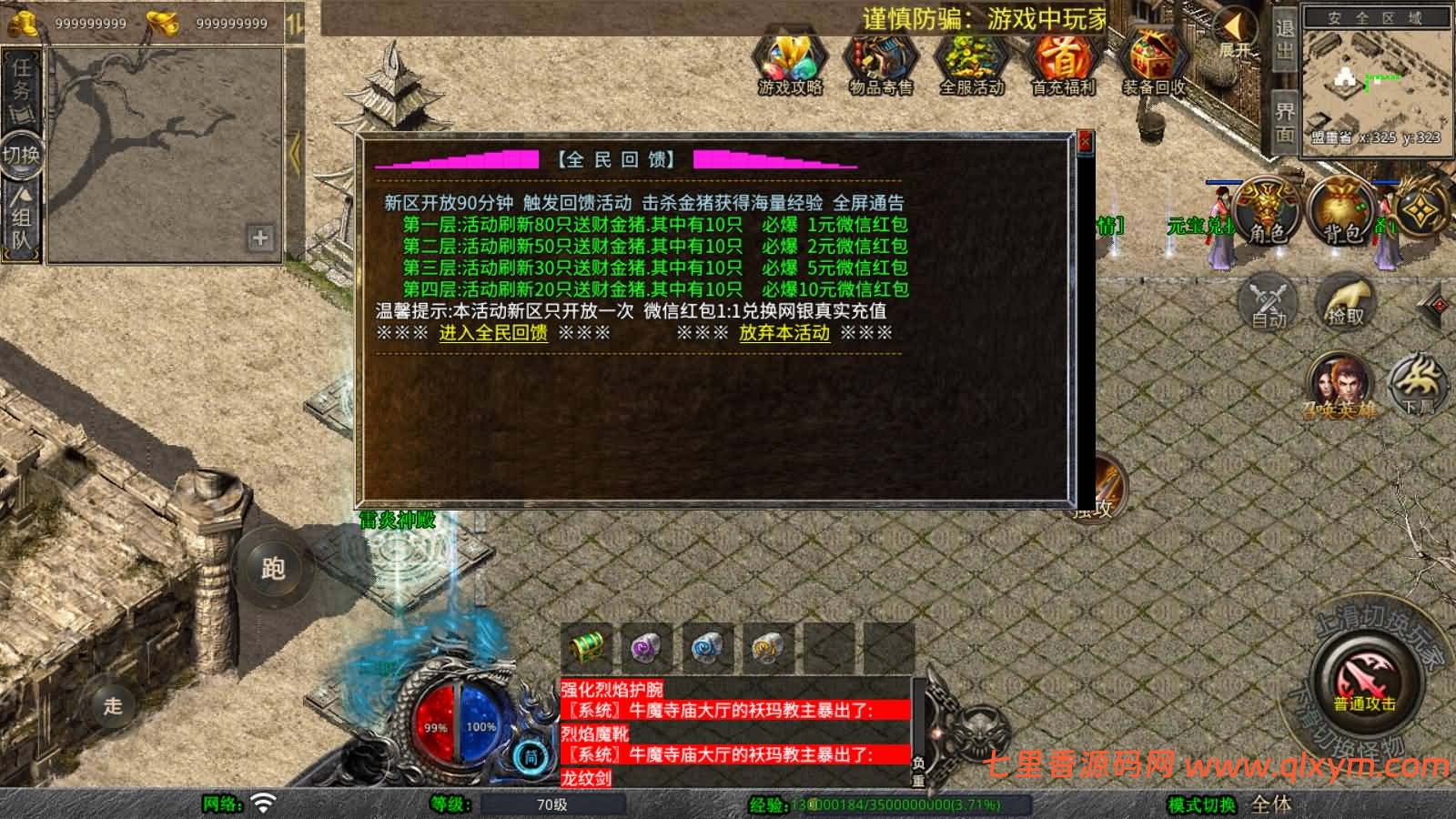
Task: Open the 全服活动 server events icon
Action: click(x=972, y=59)
